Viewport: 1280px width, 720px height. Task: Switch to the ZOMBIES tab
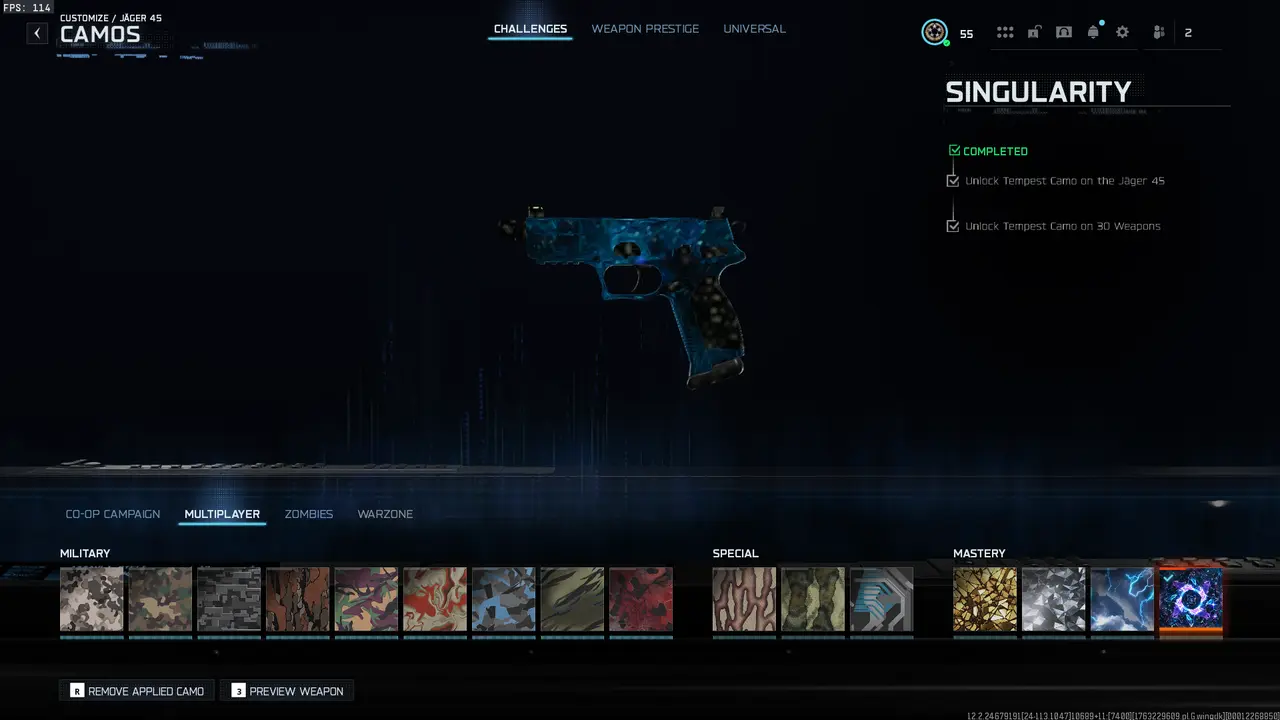[x=308, y=514]
